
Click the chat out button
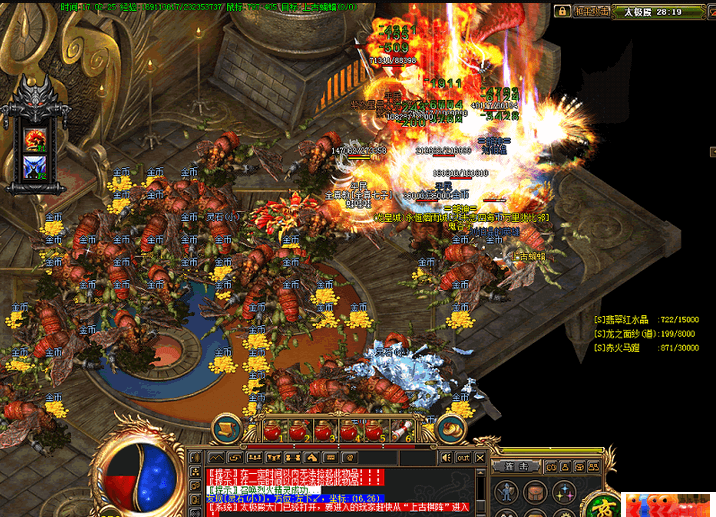pos(463,457)
